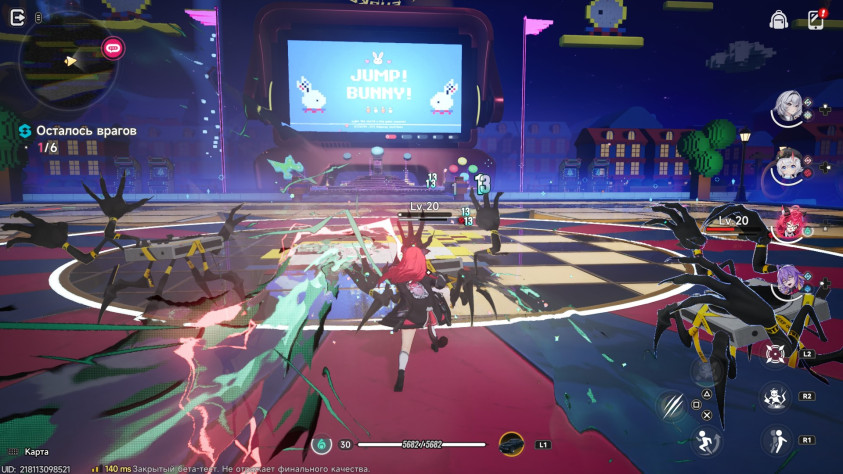Activate the target lock-on button

pyautogui.click(x=776, y=353)
